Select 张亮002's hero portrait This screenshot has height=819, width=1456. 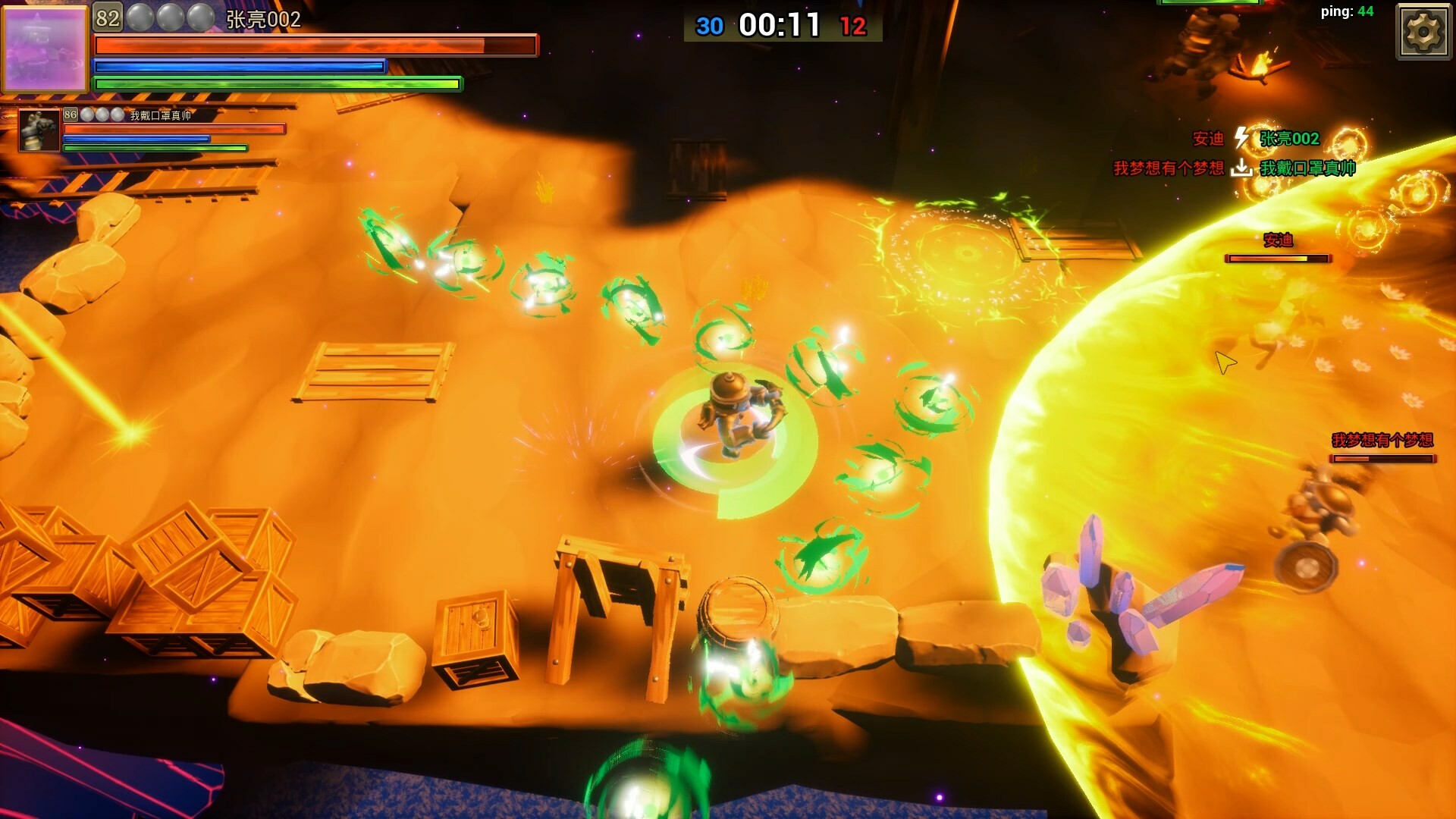pyautogui.click(x=45, y=49)
